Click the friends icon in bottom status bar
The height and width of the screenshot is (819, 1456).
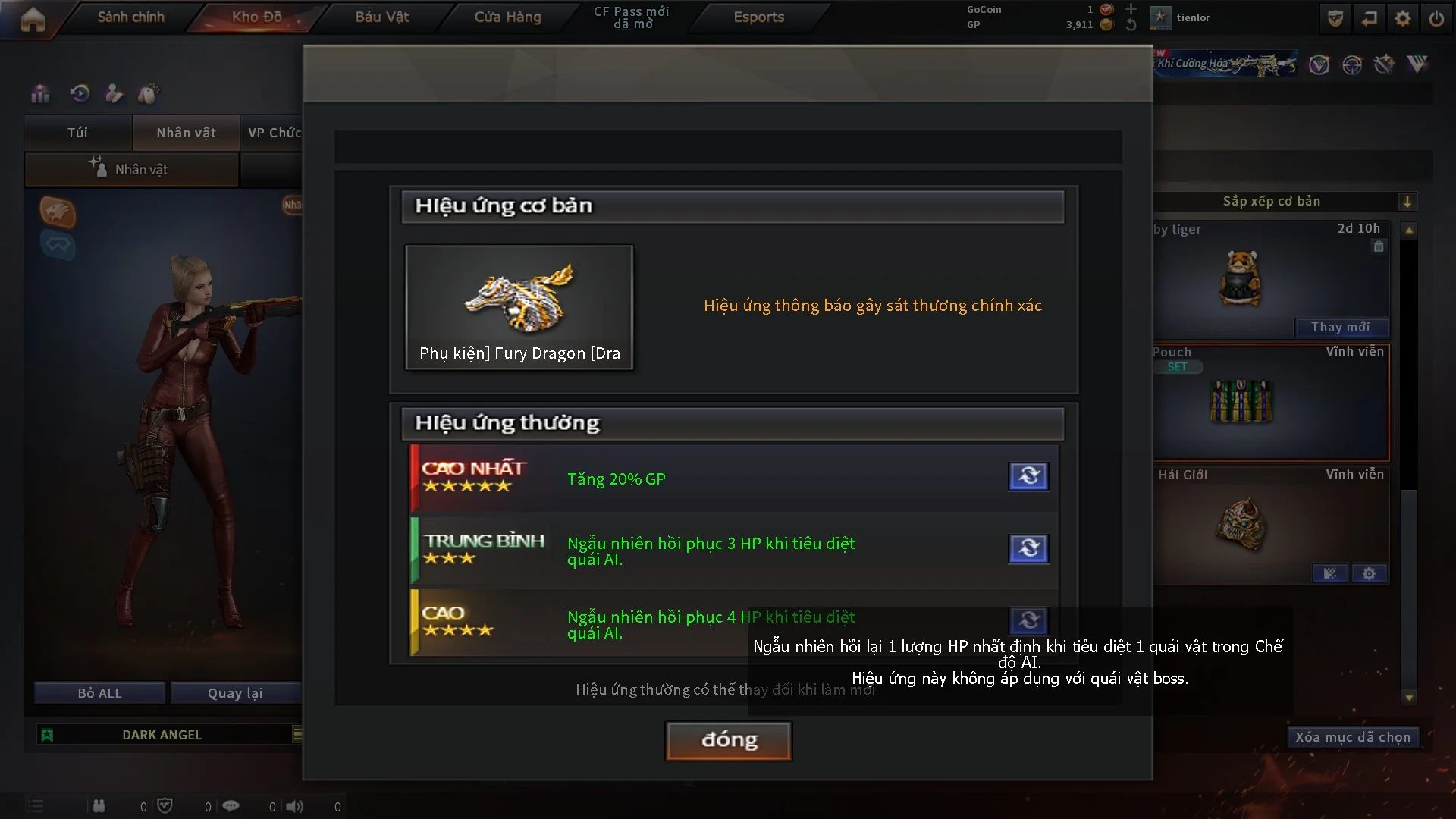[x=99, y=806]
